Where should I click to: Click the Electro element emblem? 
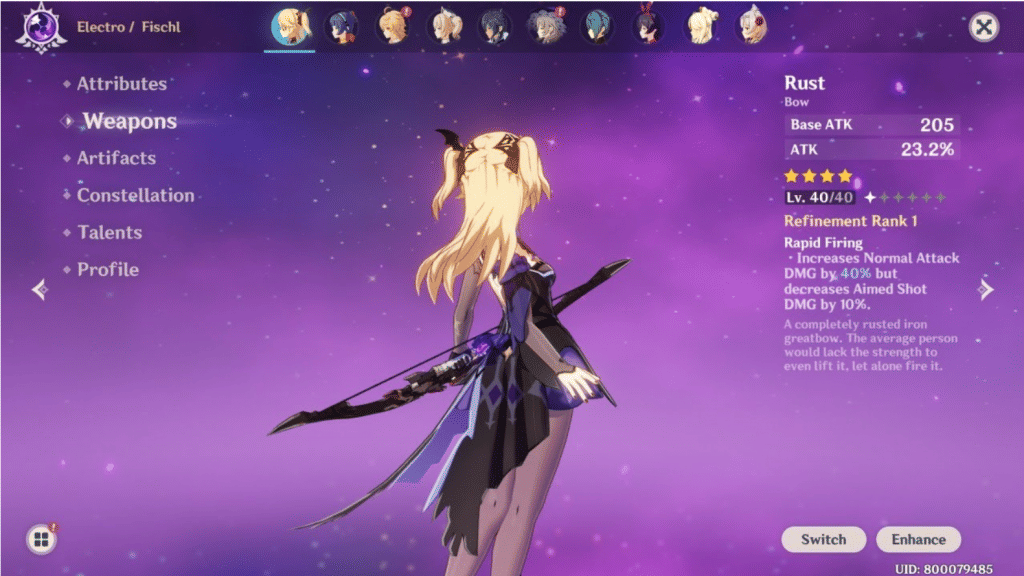tap(40, 27)
